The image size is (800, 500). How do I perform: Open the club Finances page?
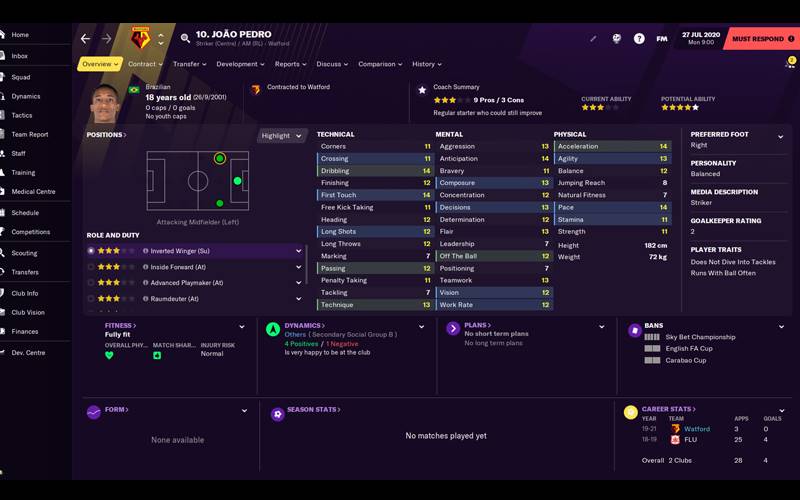tap(25, 331)
